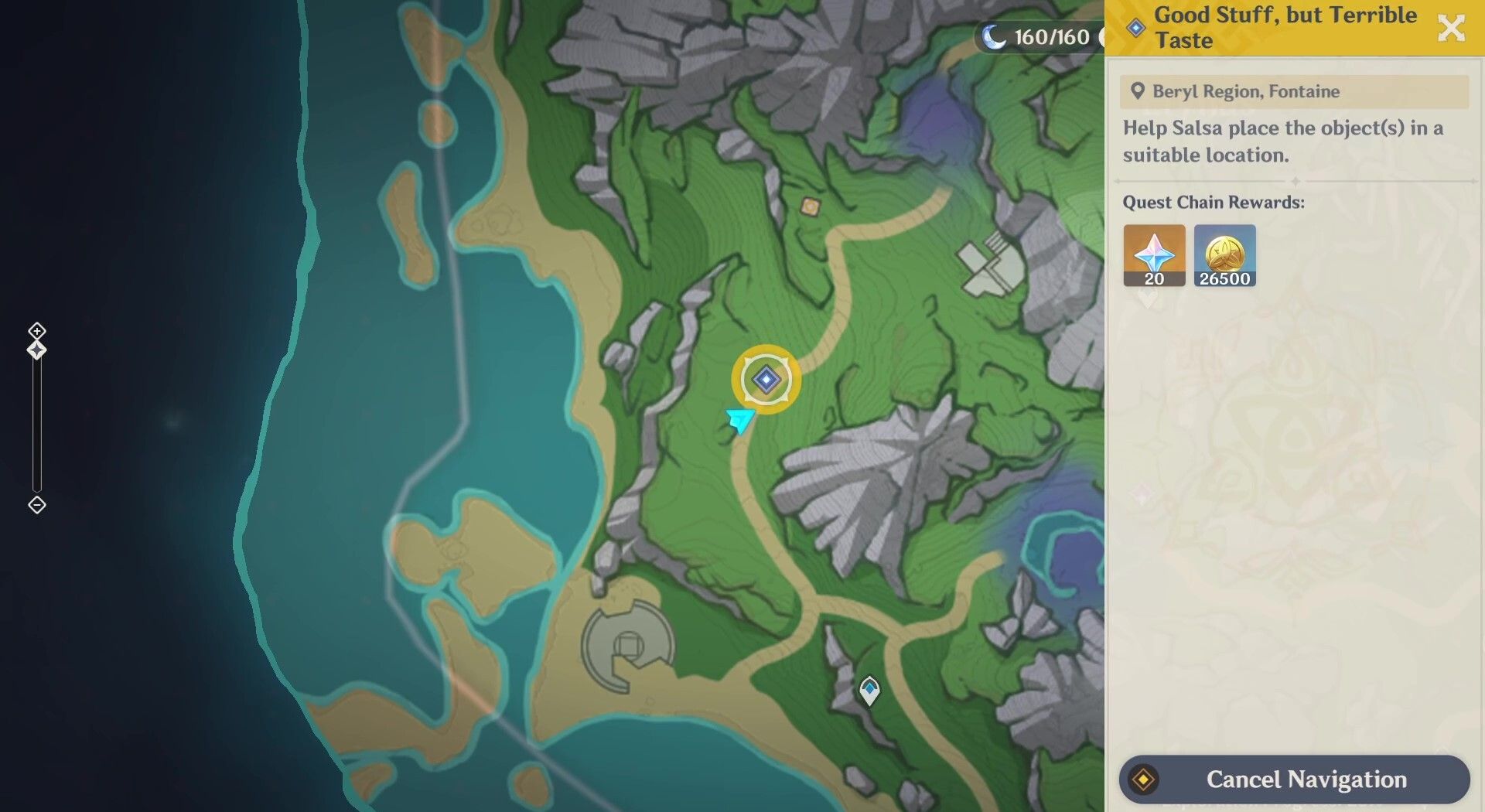Close the quest details panel
Viewport: 1485px width, 812px height.
[x=1452, y=28]
